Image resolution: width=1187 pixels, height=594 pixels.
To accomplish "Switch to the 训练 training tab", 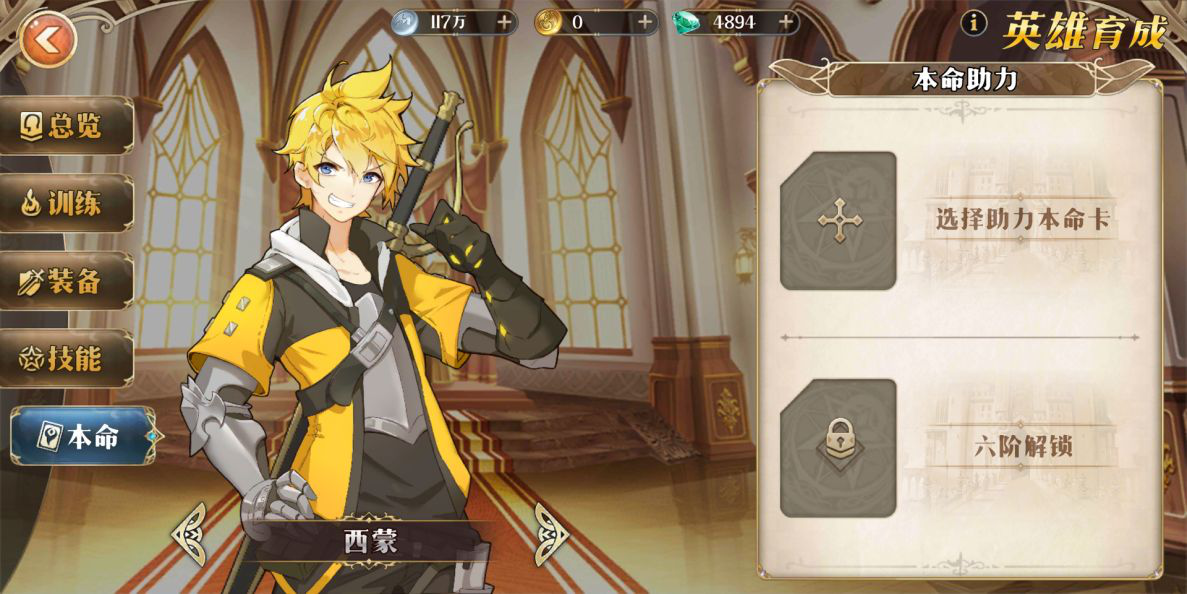I will pos(68,203).
